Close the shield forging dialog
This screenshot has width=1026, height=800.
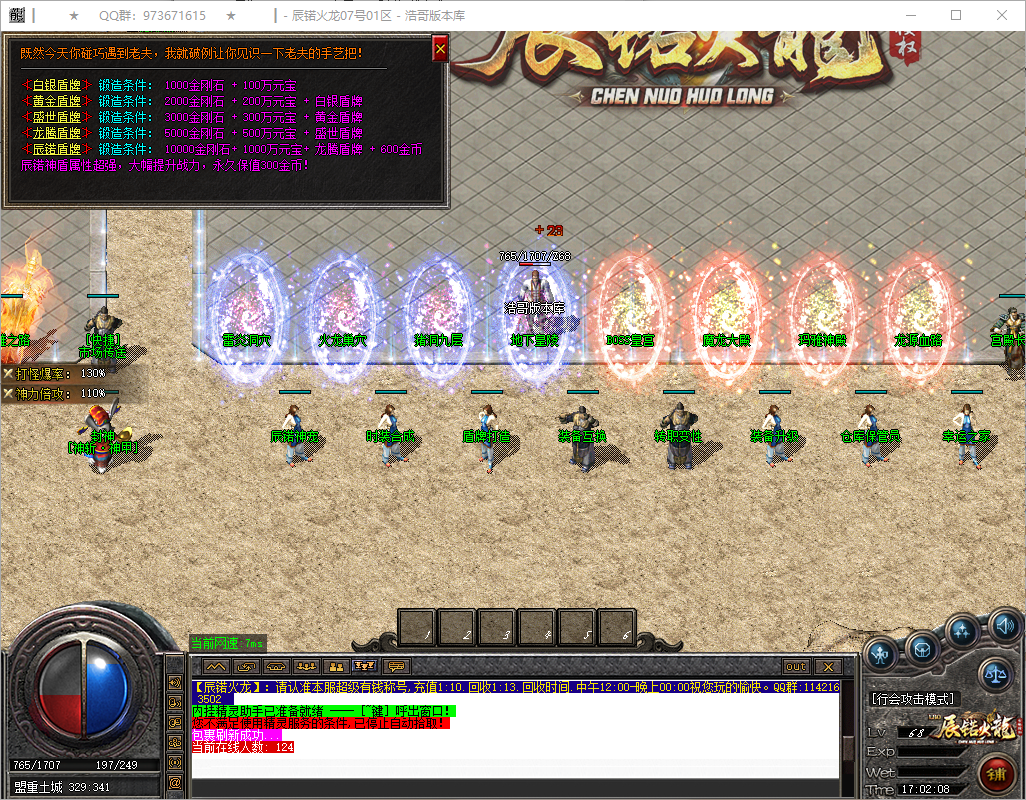440,49
